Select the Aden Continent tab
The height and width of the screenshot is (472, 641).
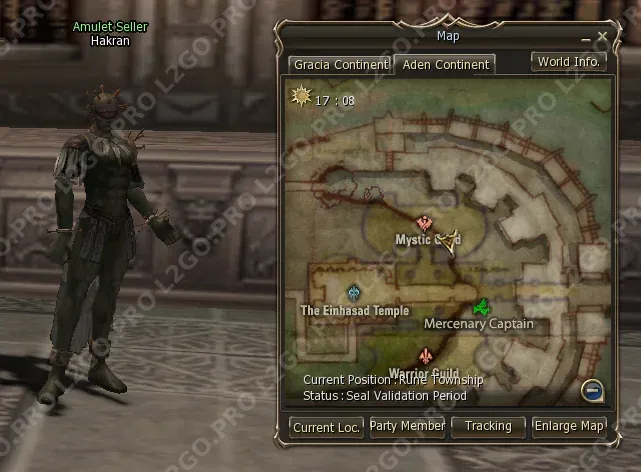coord(443,65)
